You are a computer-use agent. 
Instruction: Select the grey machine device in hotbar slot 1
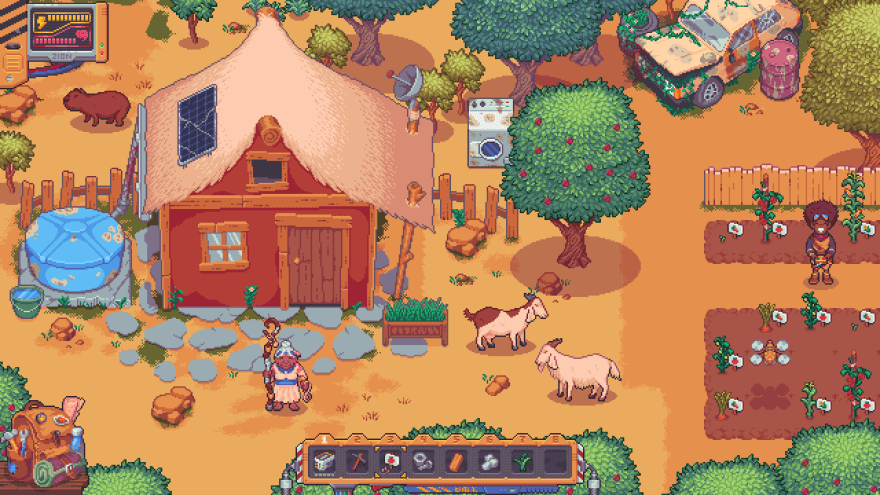[324, 462]
